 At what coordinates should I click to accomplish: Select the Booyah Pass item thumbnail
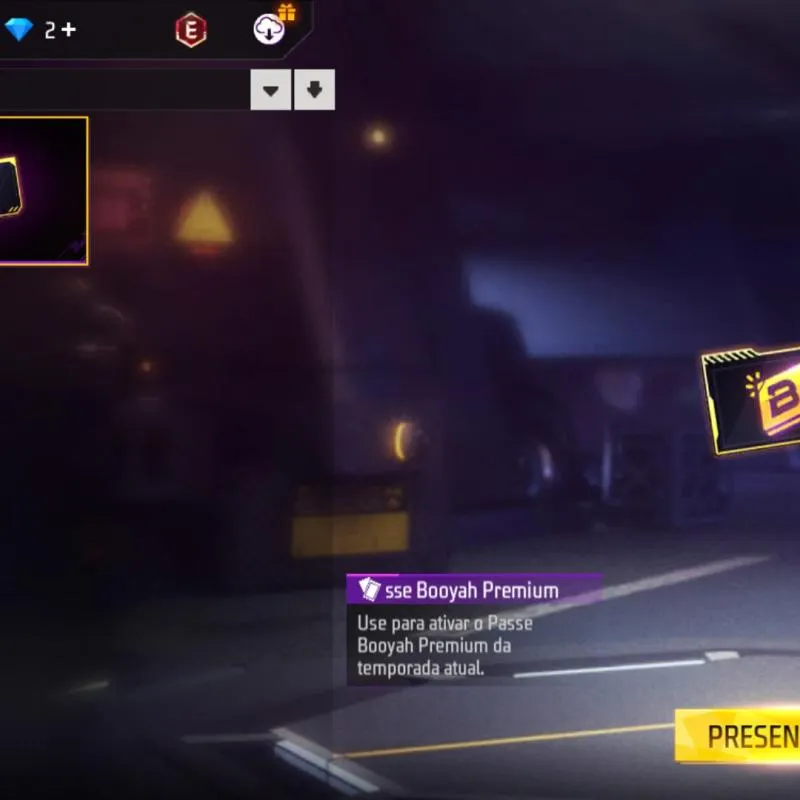coord(42,191)
